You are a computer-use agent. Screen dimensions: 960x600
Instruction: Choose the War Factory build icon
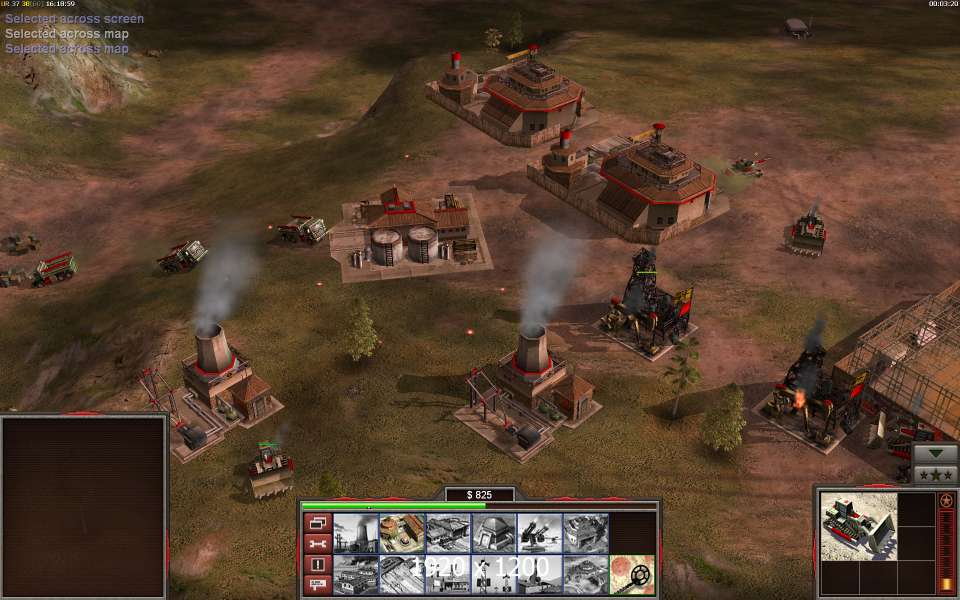click(x=585, y=533)
